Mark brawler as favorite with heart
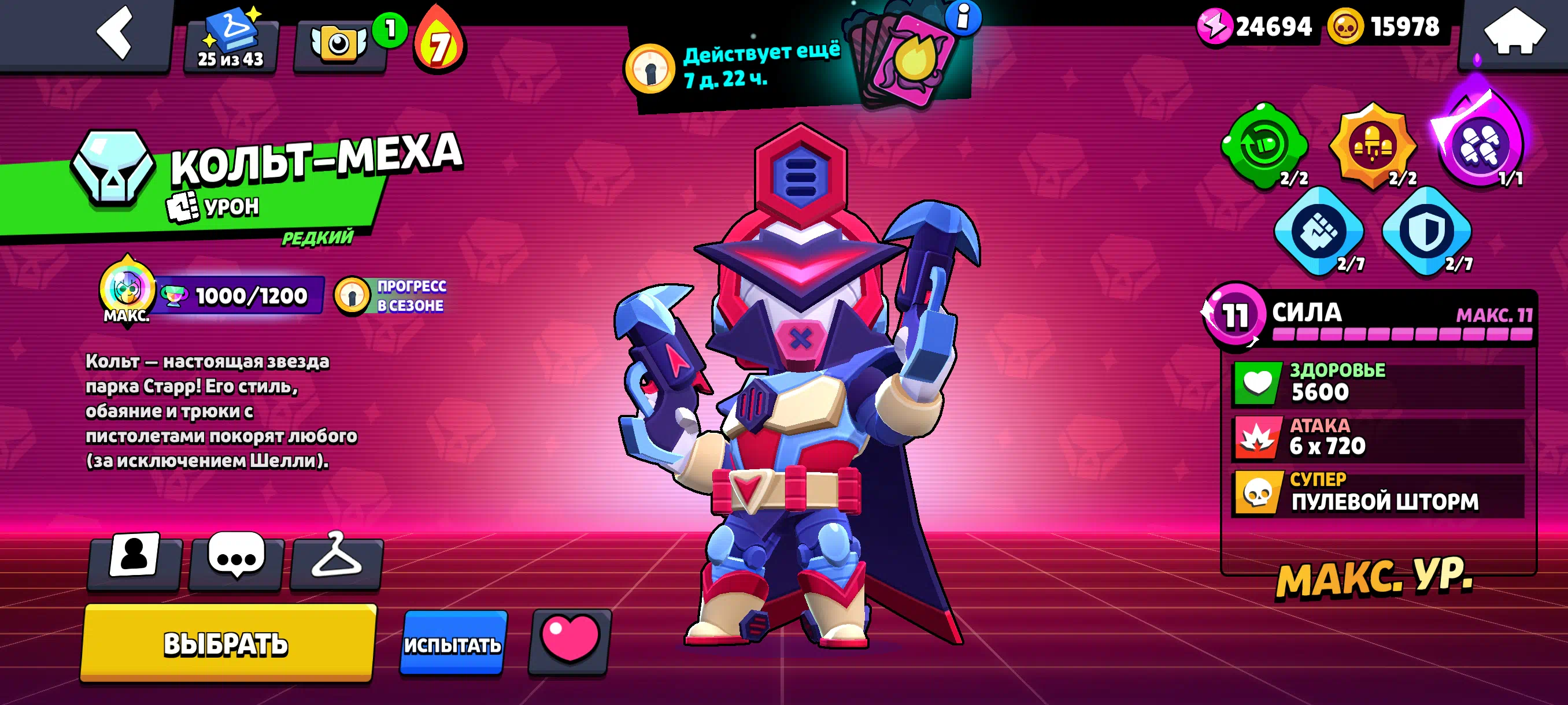1568x705 pixels. pos(570,640)
